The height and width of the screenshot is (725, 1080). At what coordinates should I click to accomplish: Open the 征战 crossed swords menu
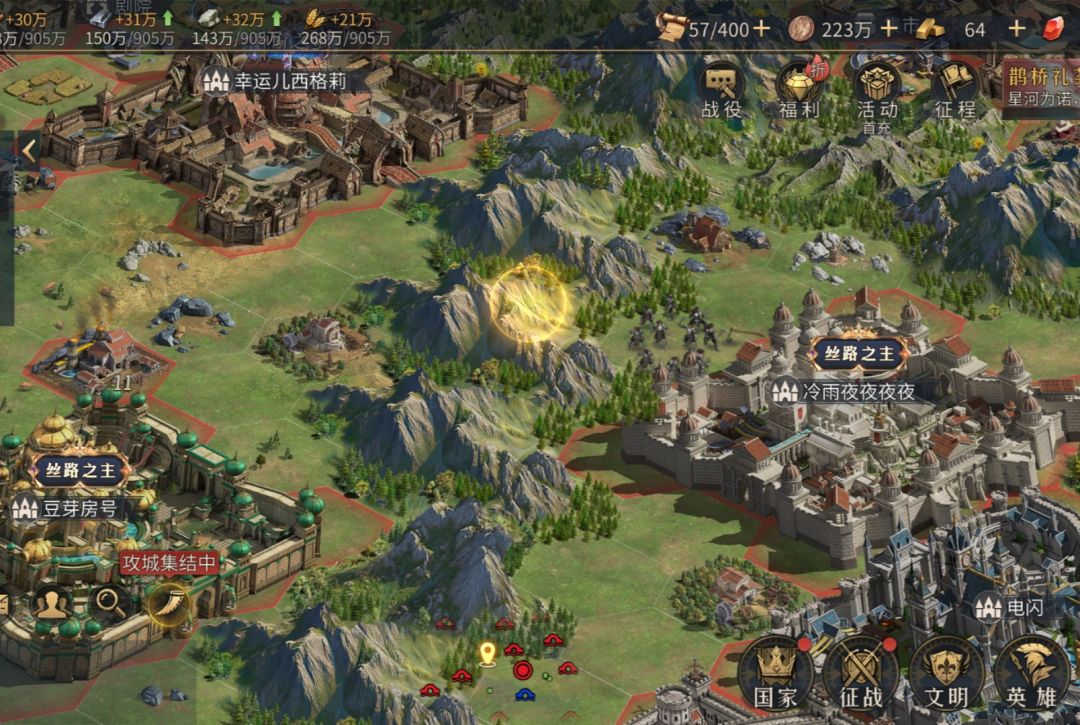click(x=859, y=672)
